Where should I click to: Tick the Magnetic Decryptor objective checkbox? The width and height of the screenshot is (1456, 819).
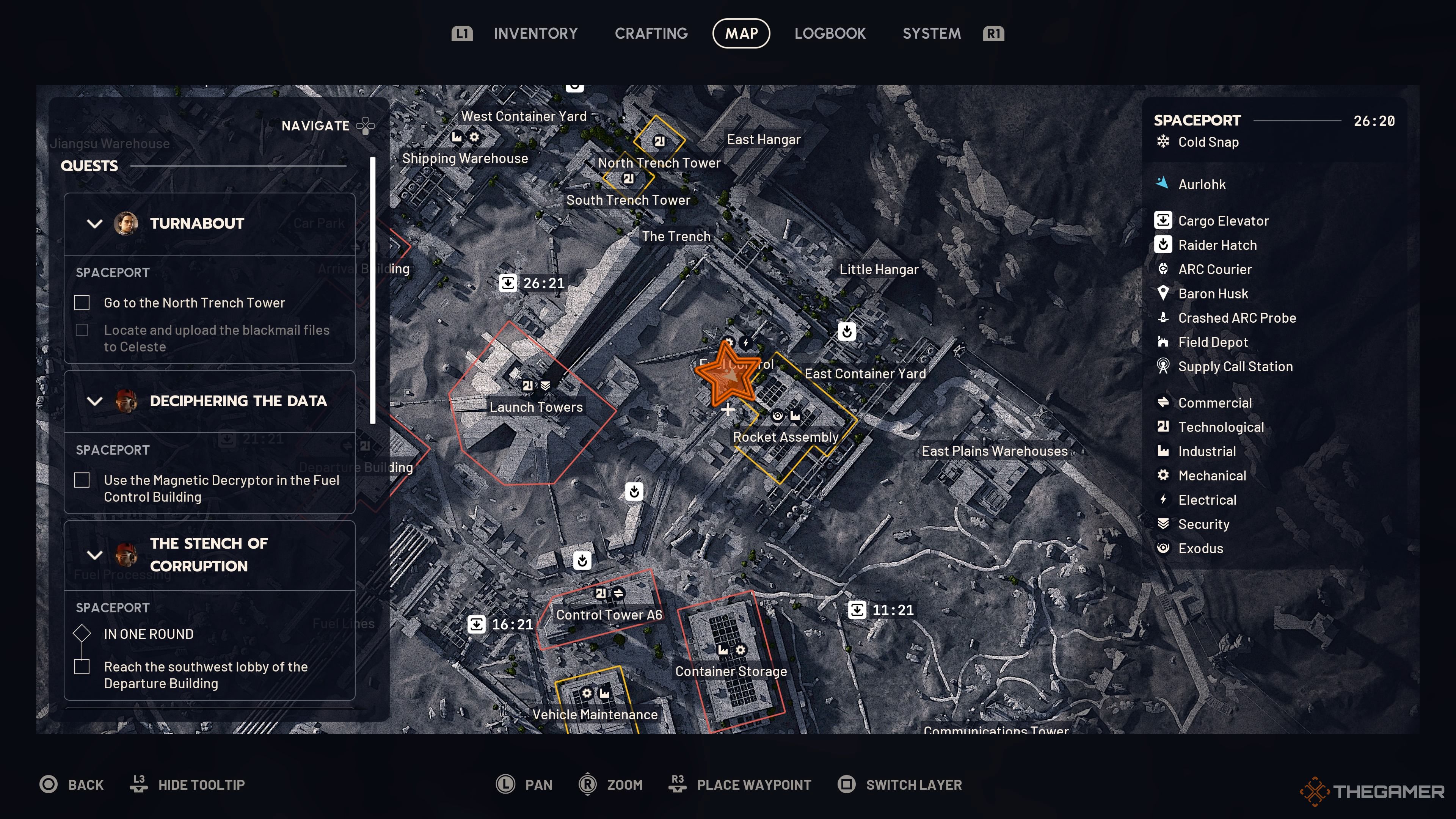82,480
